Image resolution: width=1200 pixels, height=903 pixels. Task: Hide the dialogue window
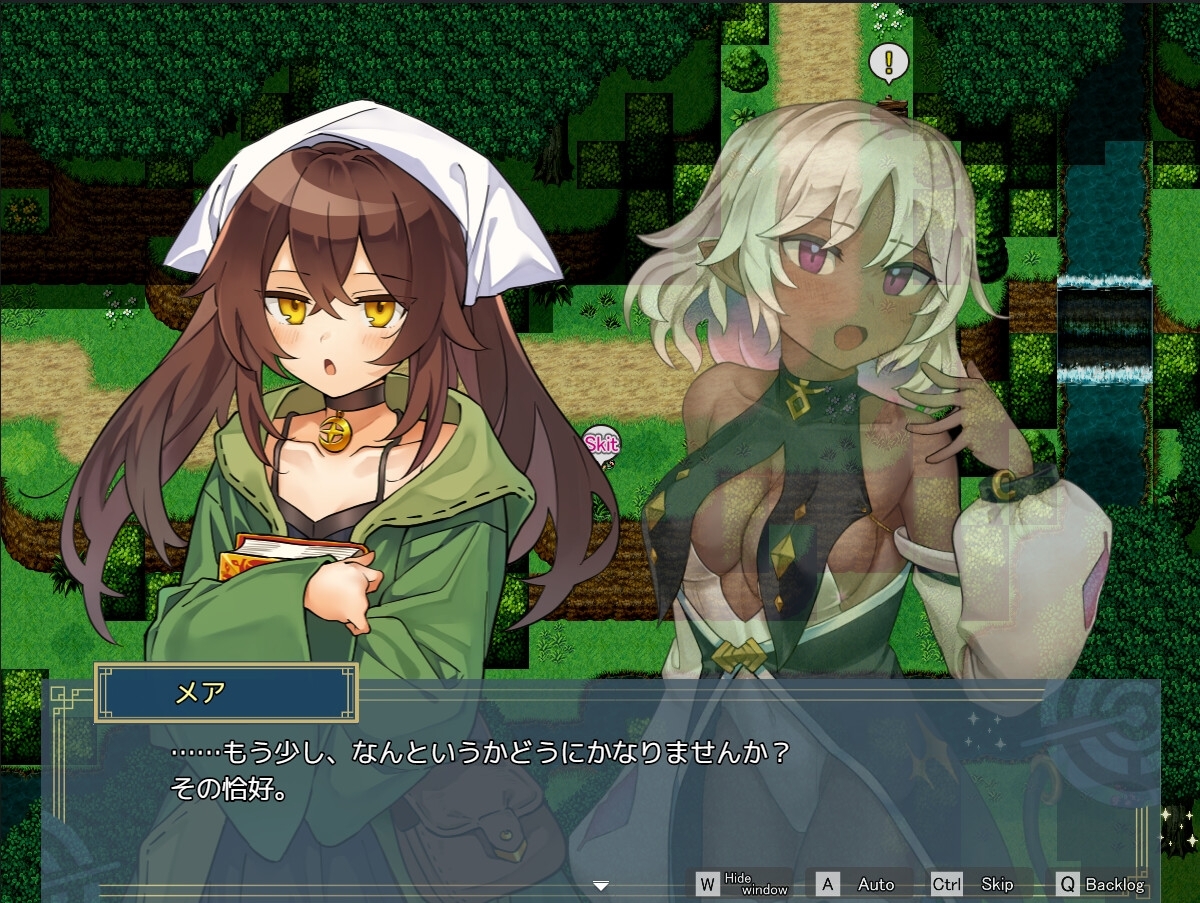point(743,884)
